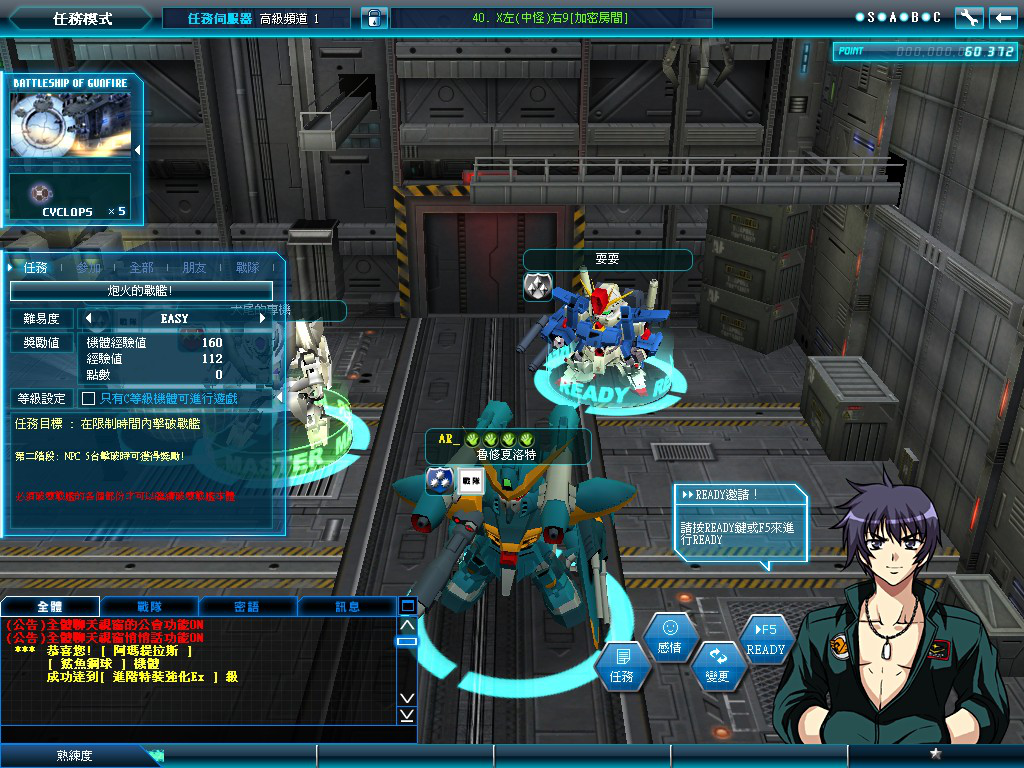Open the 感情 emote hexagon button

[x=669, y=638]
